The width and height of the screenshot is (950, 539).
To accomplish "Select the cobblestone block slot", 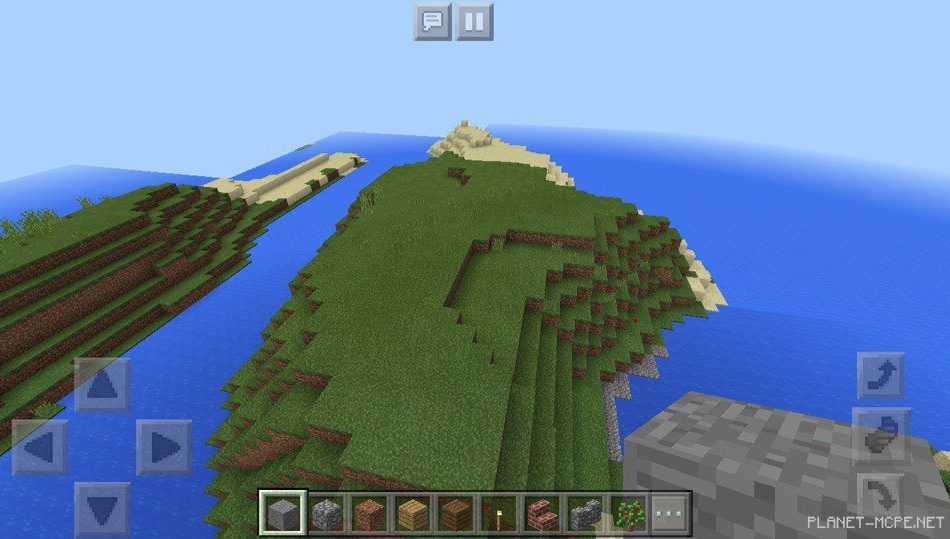I will pos(326,514).
